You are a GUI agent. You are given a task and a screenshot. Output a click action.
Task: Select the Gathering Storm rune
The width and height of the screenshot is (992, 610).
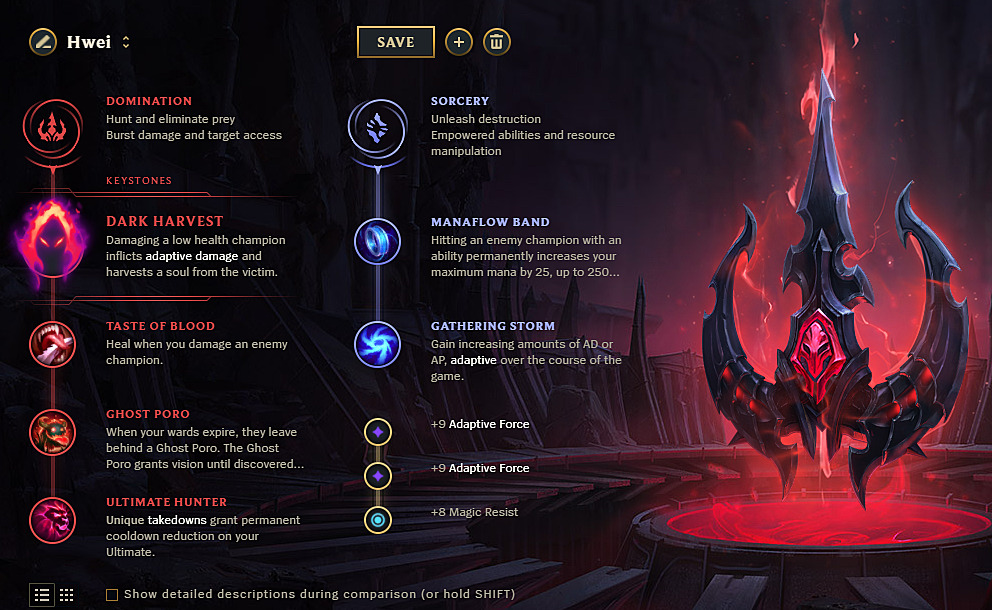point(377,343)
